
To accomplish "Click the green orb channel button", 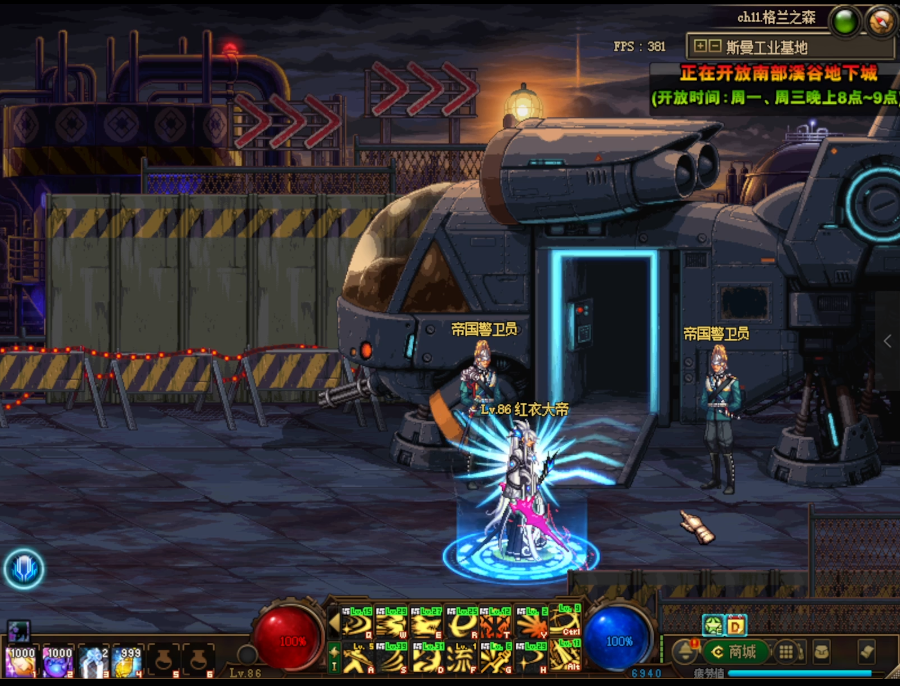I will [846, 19].
